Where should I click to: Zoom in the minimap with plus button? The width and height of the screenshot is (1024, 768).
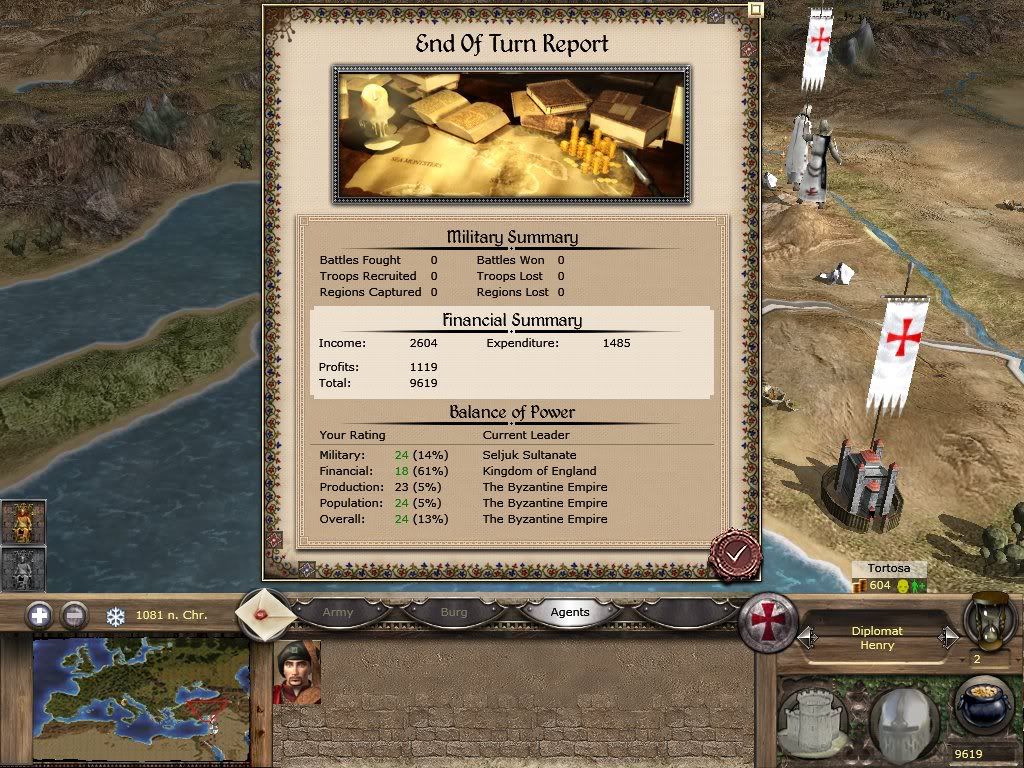point(39,615)
